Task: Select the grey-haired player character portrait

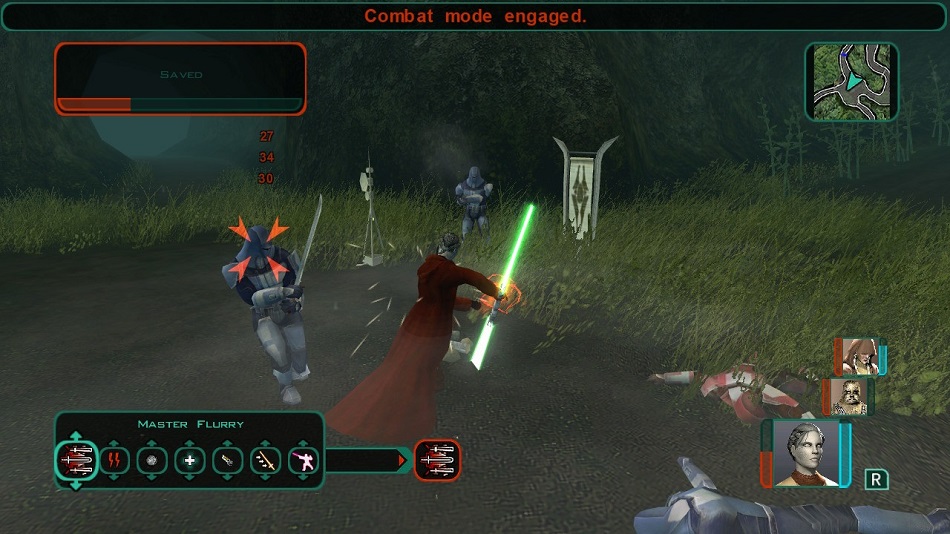Action: click(x=806, y=454)
